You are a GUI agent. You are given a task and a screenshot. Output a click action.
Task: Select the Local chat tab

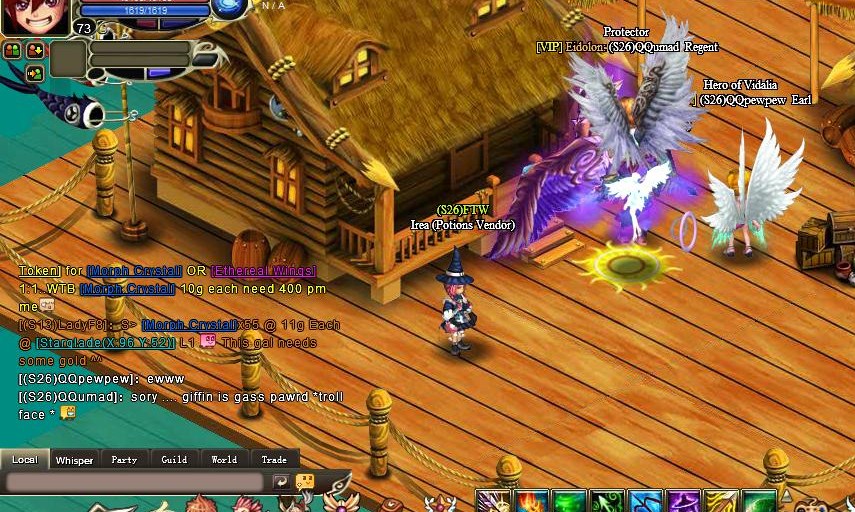point(24,460)
